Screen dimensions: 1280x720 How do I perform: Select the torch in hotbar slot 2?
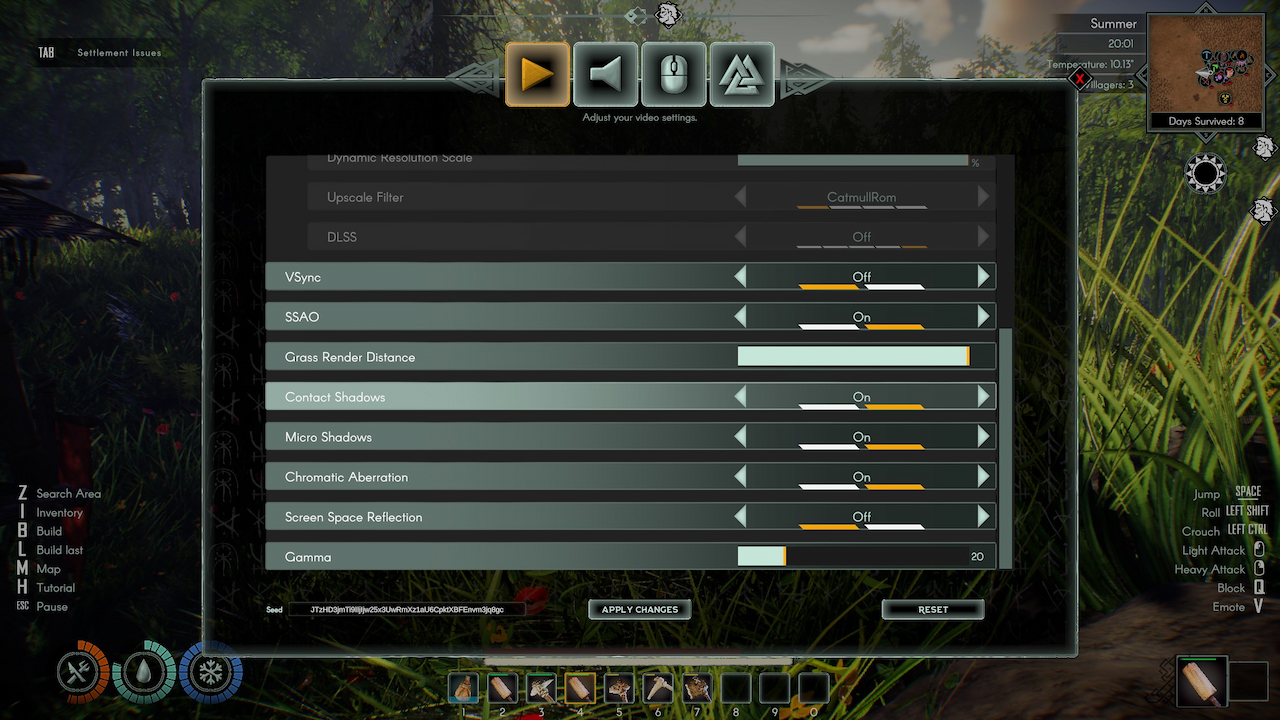(501, 688)
